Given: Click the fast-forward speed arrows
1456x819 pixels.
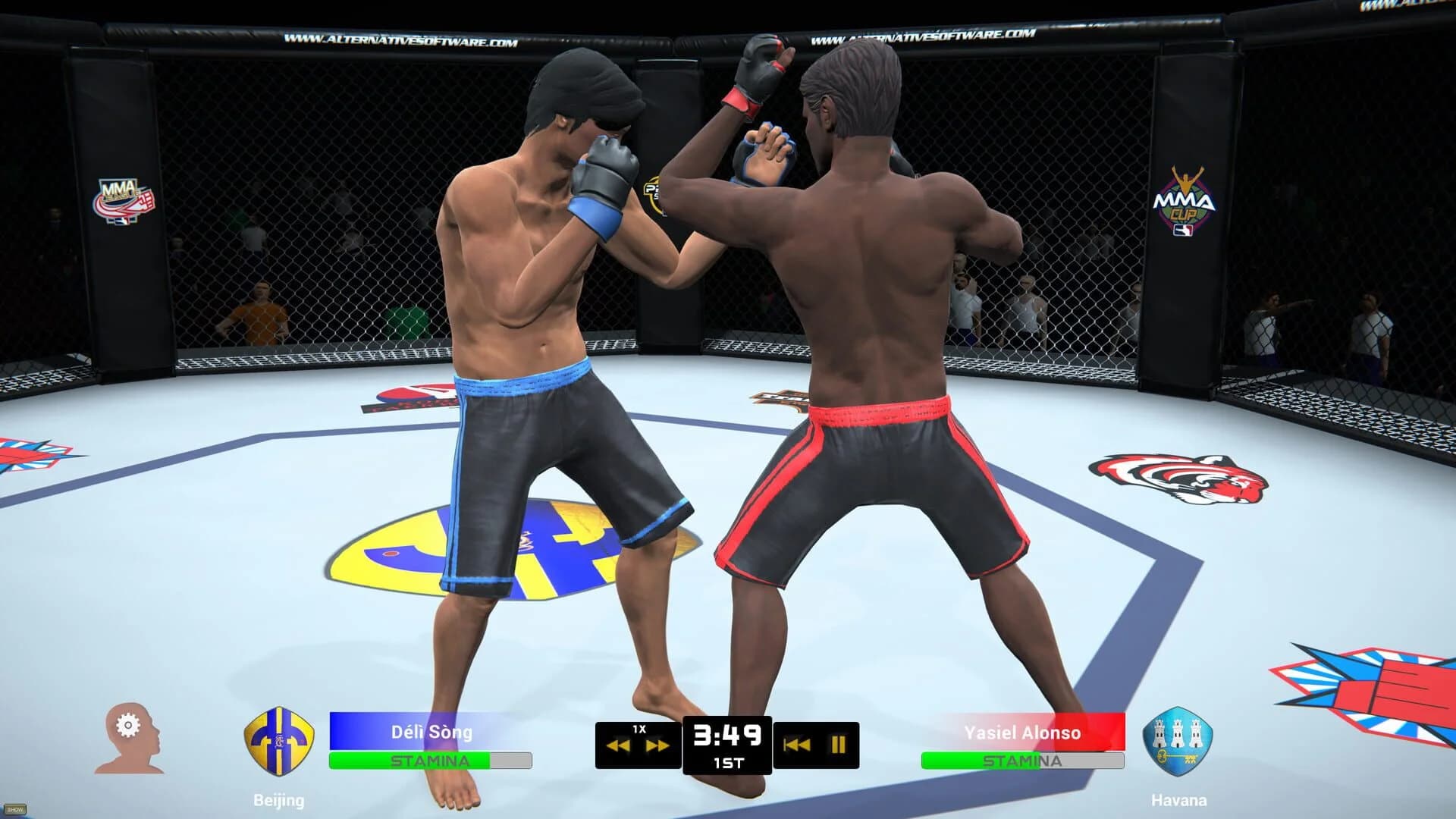Looking at the screenshot, I should pyautogui.click(x=659, y=744).
